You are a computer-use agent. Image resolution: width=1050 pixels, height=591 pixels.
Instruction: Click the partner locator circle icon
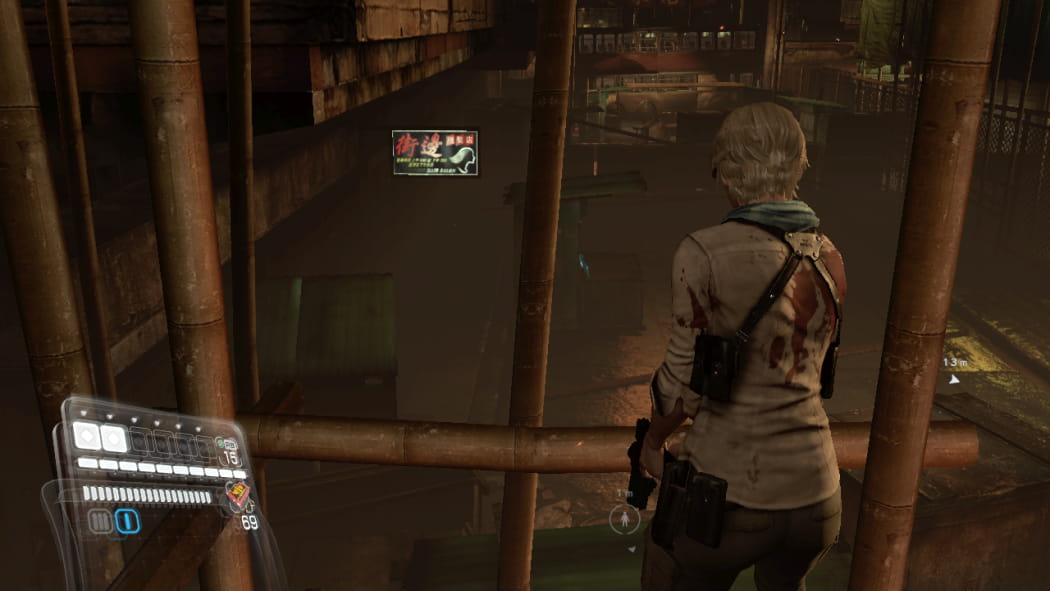625,518
